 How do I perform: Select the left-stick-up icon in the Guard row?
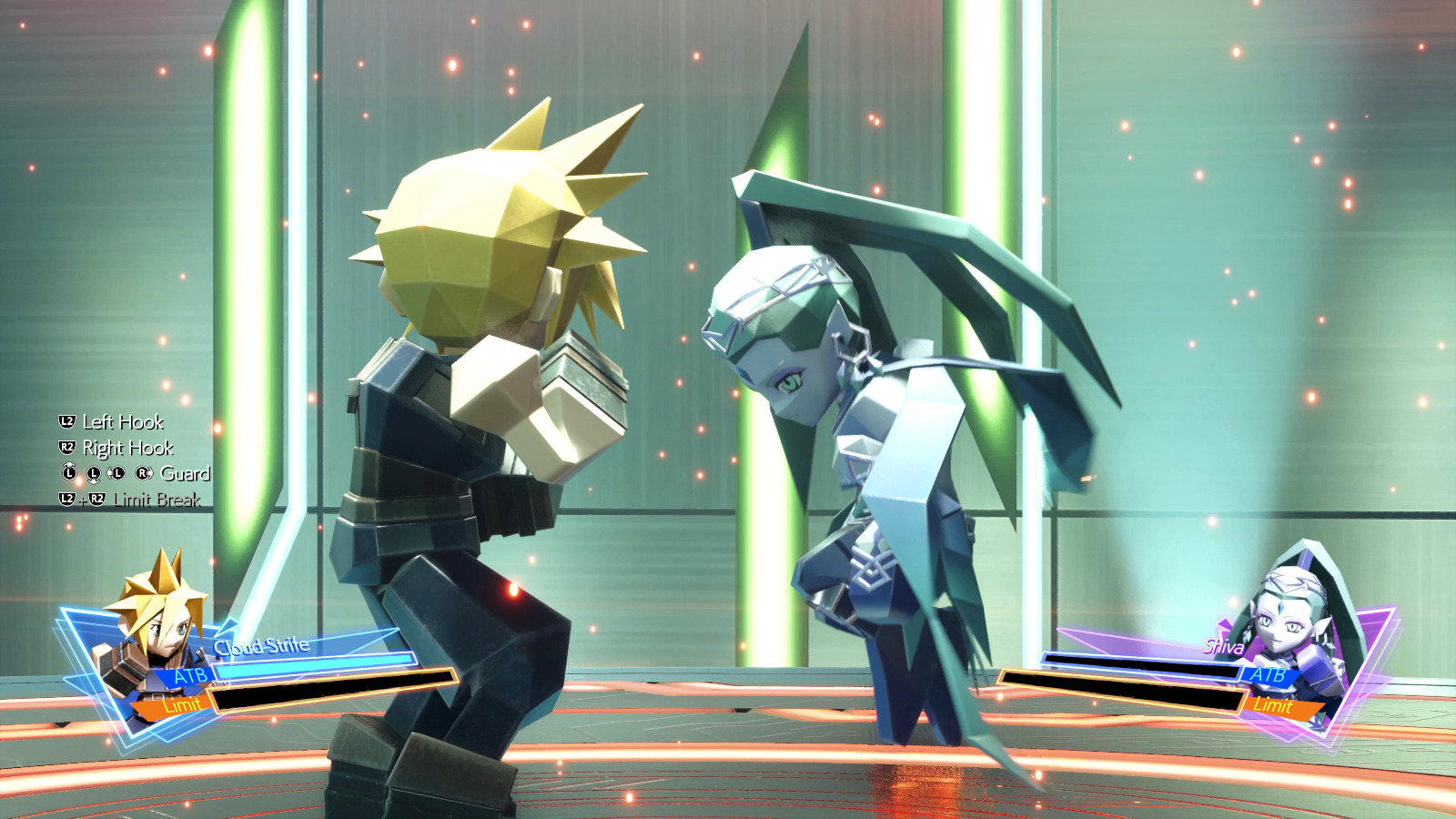(69, 472)
